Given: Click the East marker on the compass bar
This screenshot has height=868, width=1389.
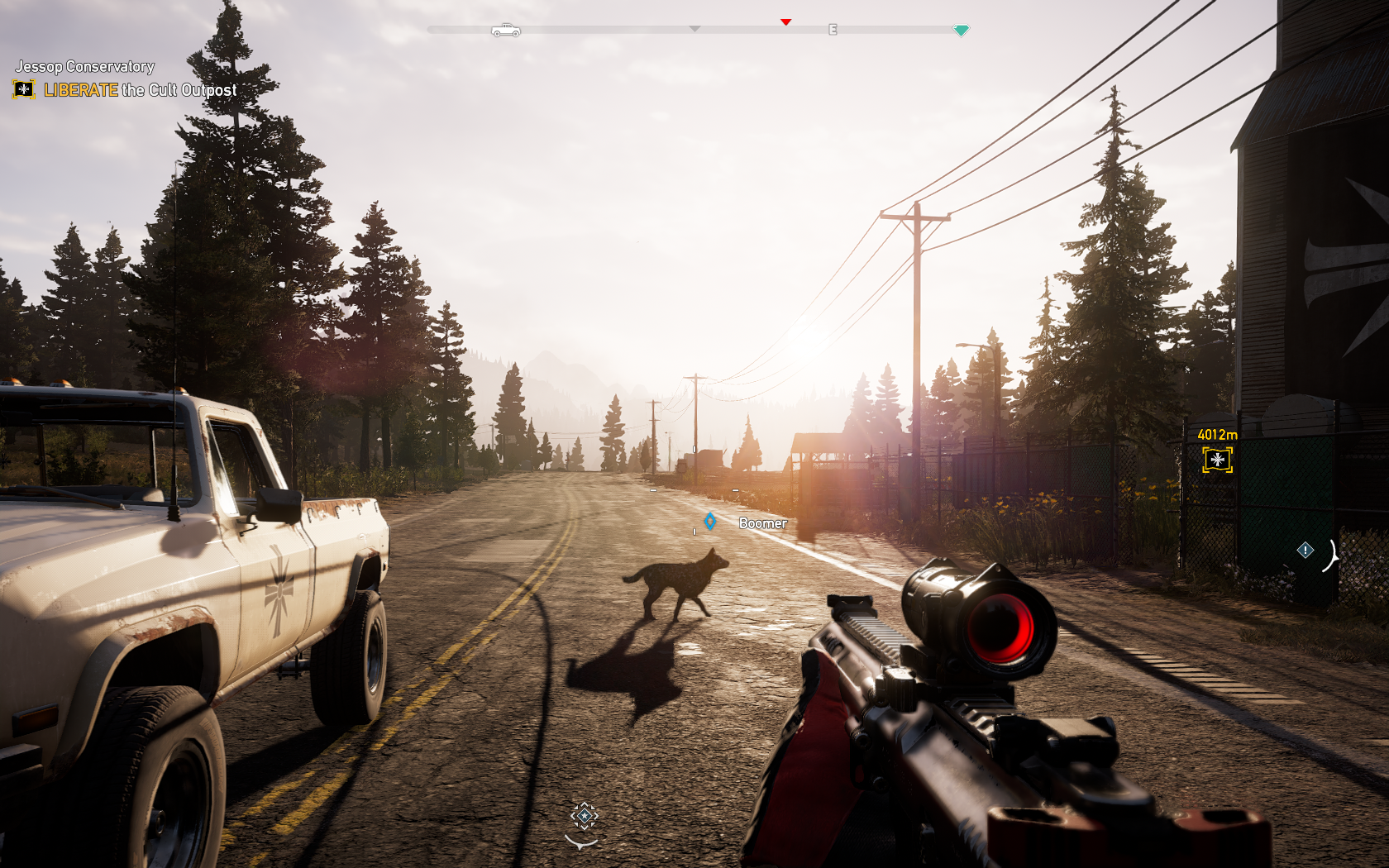Looking at the screenshot, I should click(x=833, y=30).
